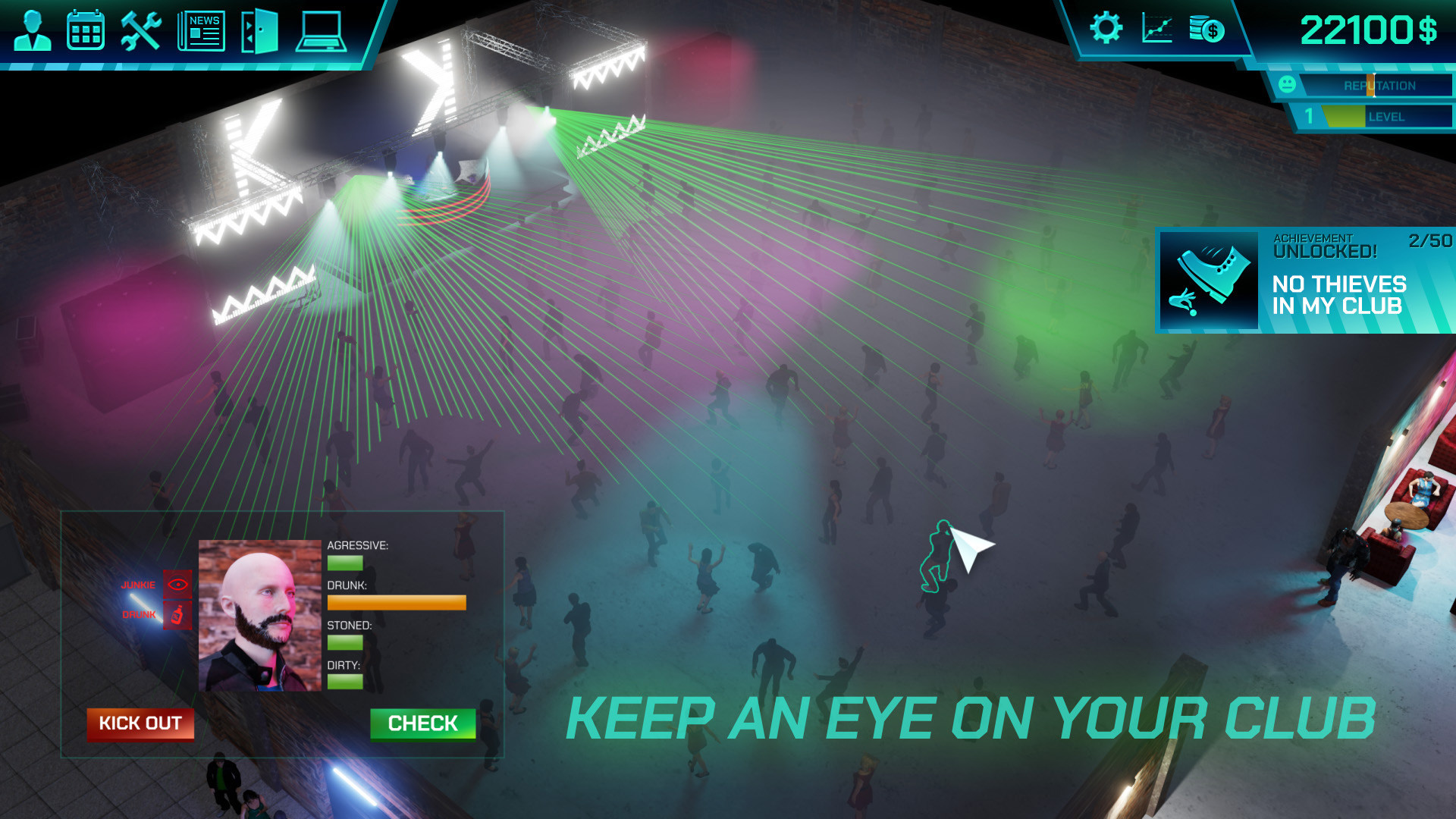1456x819 pixels.
Task: Open the club entrance door view
Action: (259, 31)
